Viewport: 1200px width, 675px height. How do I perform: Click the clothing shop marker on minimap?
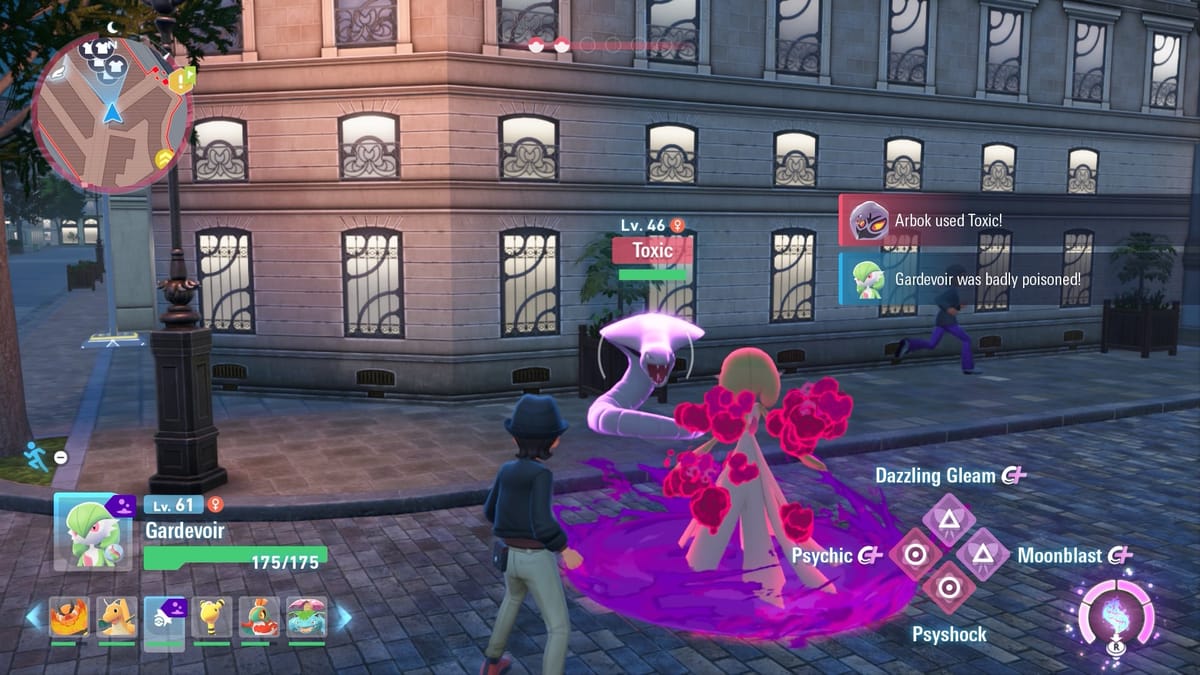click(x=100, y=54)
